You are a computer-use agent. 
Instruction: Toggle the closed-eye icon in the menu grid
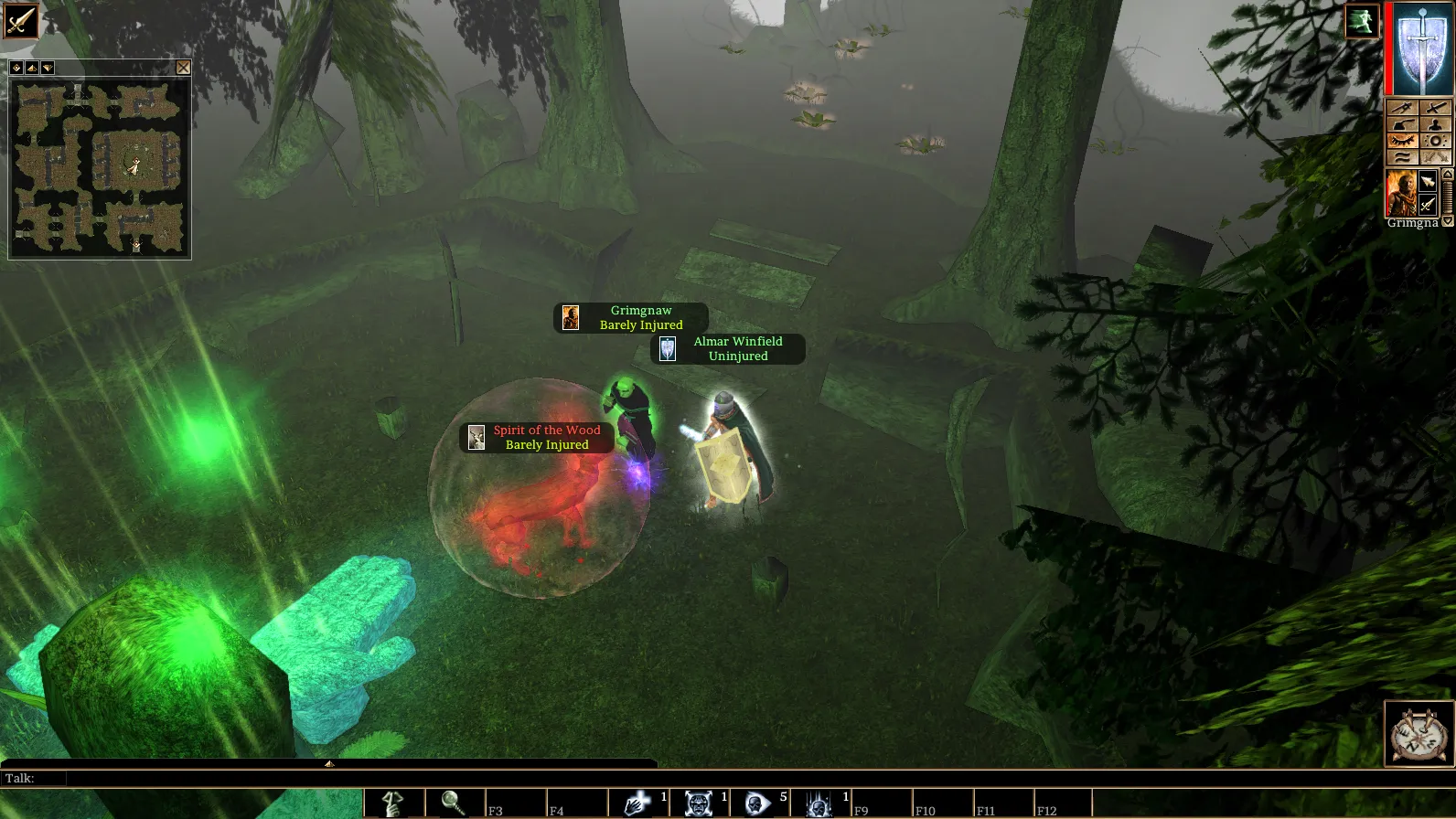click(x=1402, y=141)
